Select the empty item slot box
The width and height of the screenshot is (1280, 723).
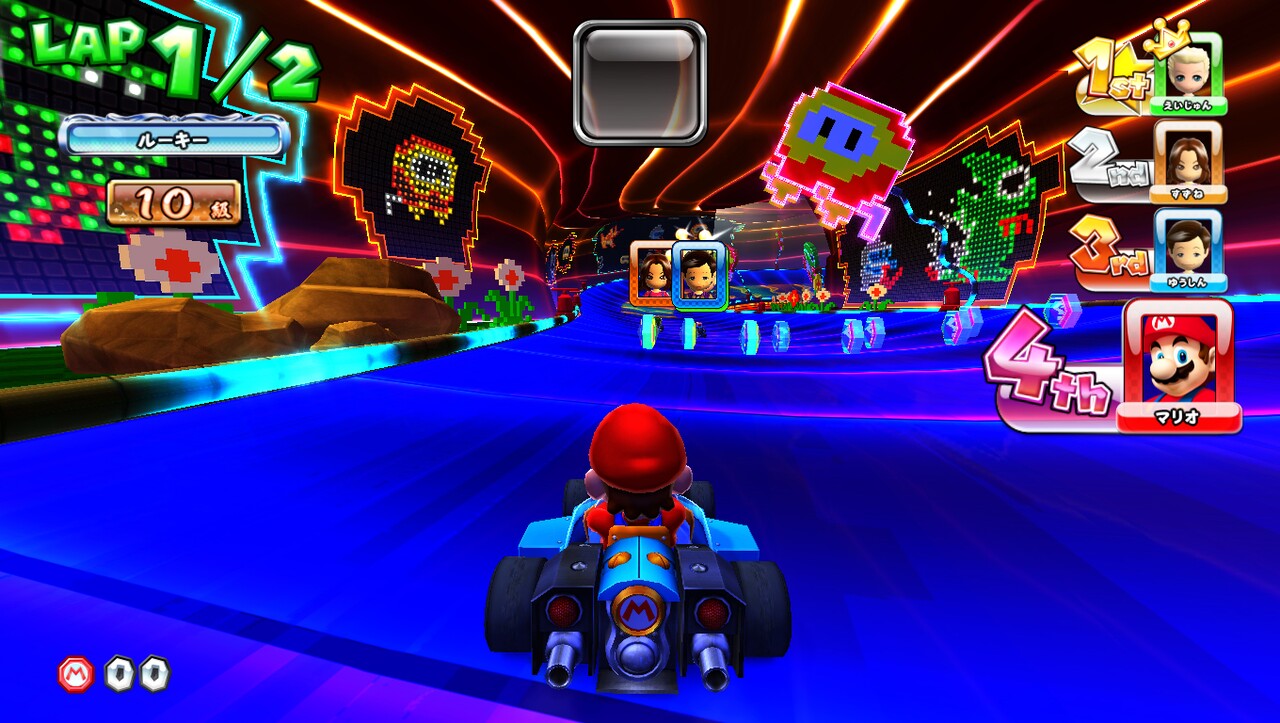point(640,82)
